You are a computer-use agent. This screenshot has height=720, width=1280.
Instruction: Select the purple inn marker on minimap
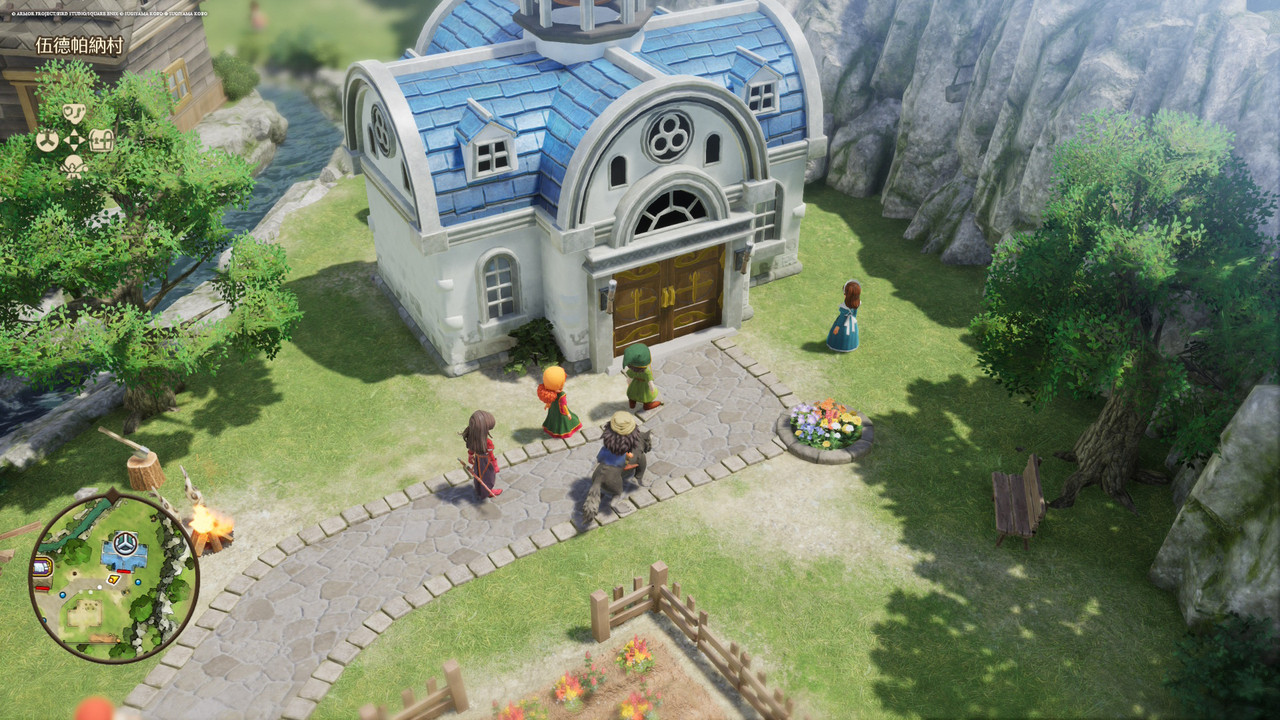pyautogui.click(x=43, y=568)
